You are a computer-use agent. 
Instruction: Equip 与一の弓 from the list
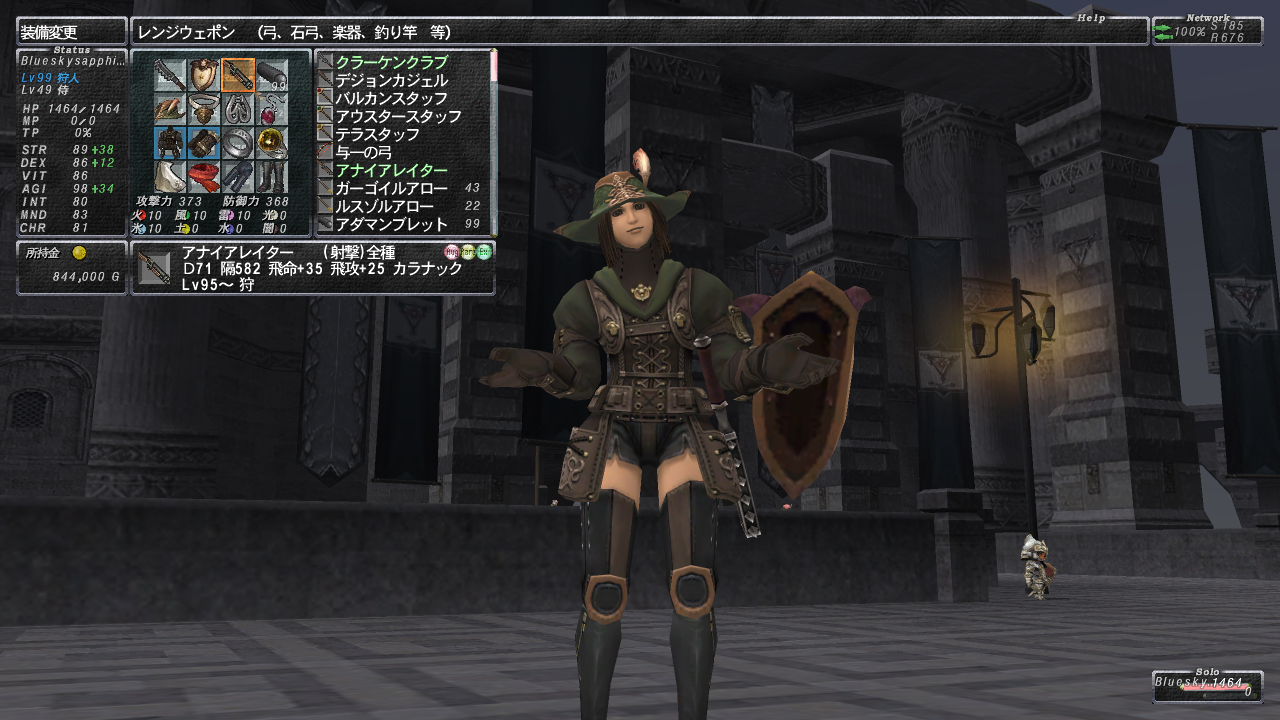[363, 152]
